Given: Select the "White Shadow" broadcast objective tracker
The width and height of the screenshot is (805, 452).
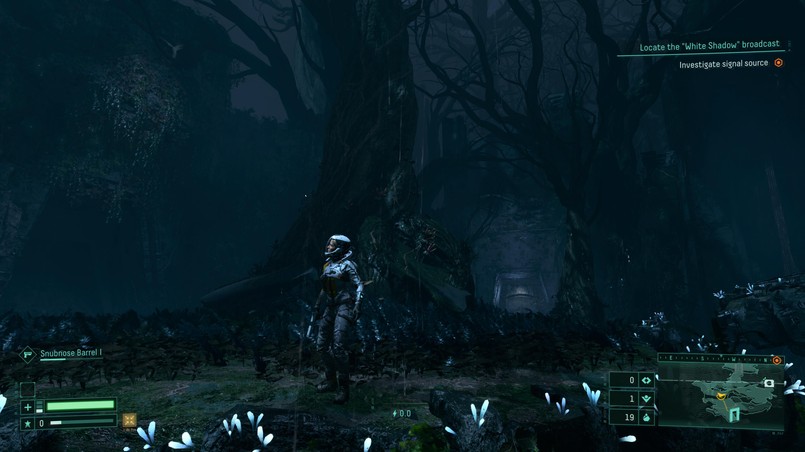Looking at the screenshot, I should tap(709, 45).
